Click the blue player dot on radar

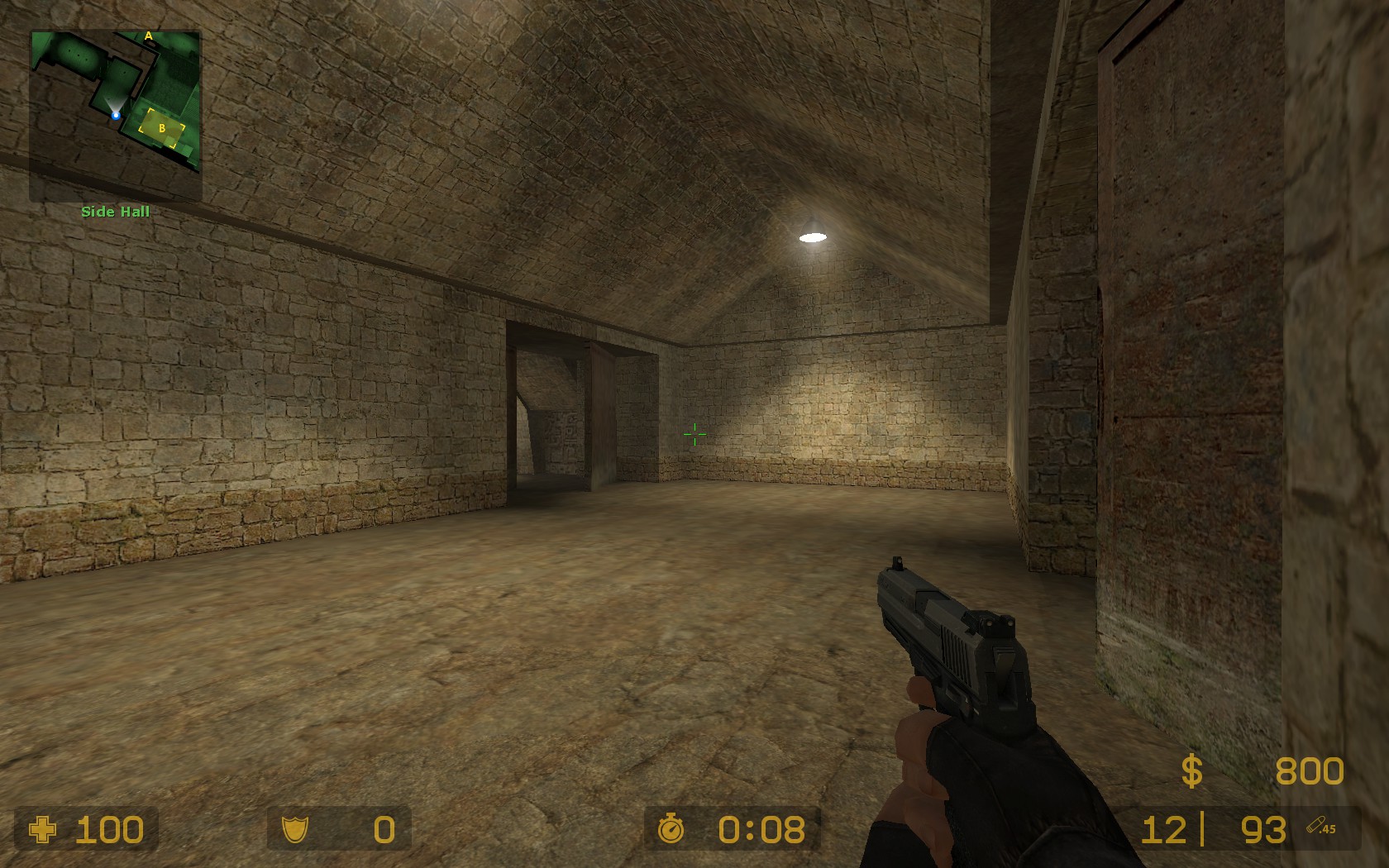tap(116, 115)
